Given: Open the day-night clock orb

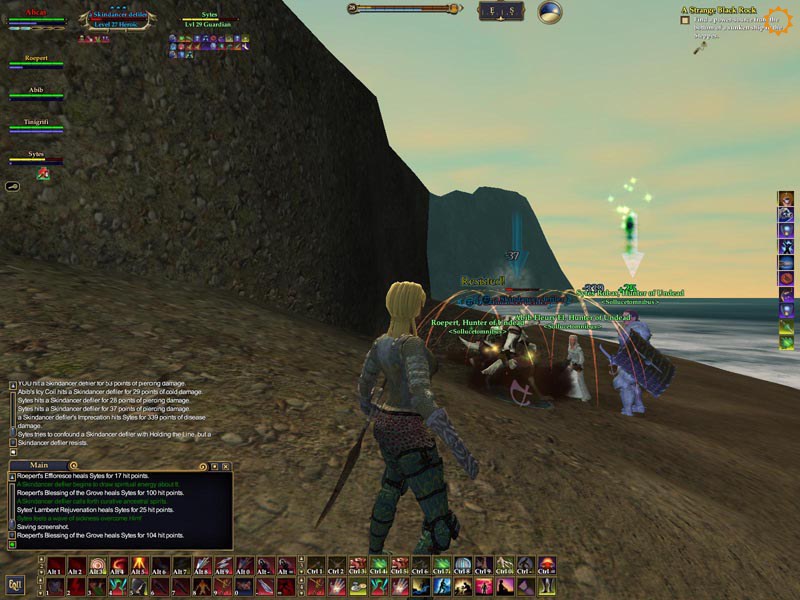Looking at the screenshot, I should 549,12.
